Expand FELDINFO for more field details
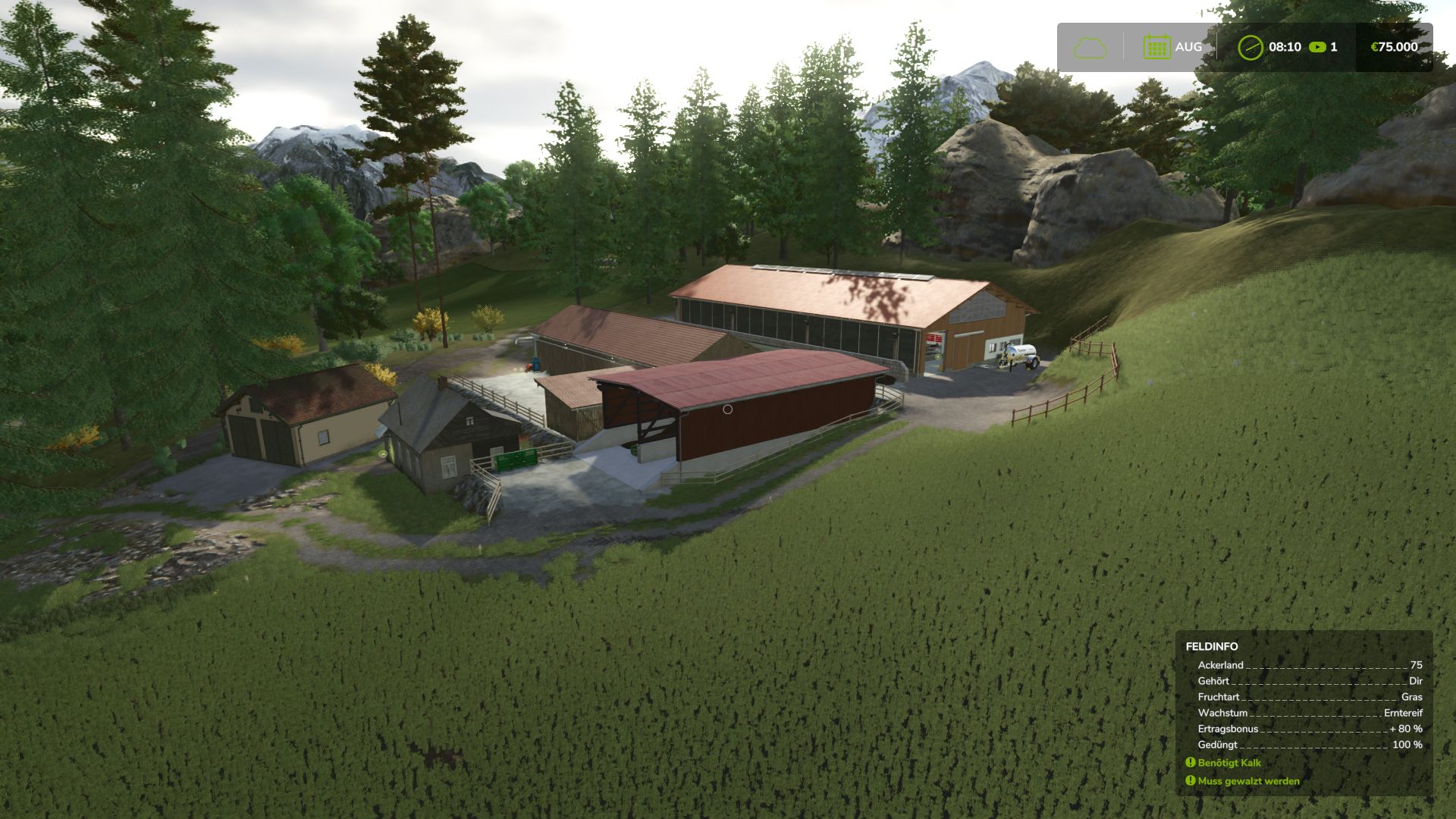 [1212, 647]
